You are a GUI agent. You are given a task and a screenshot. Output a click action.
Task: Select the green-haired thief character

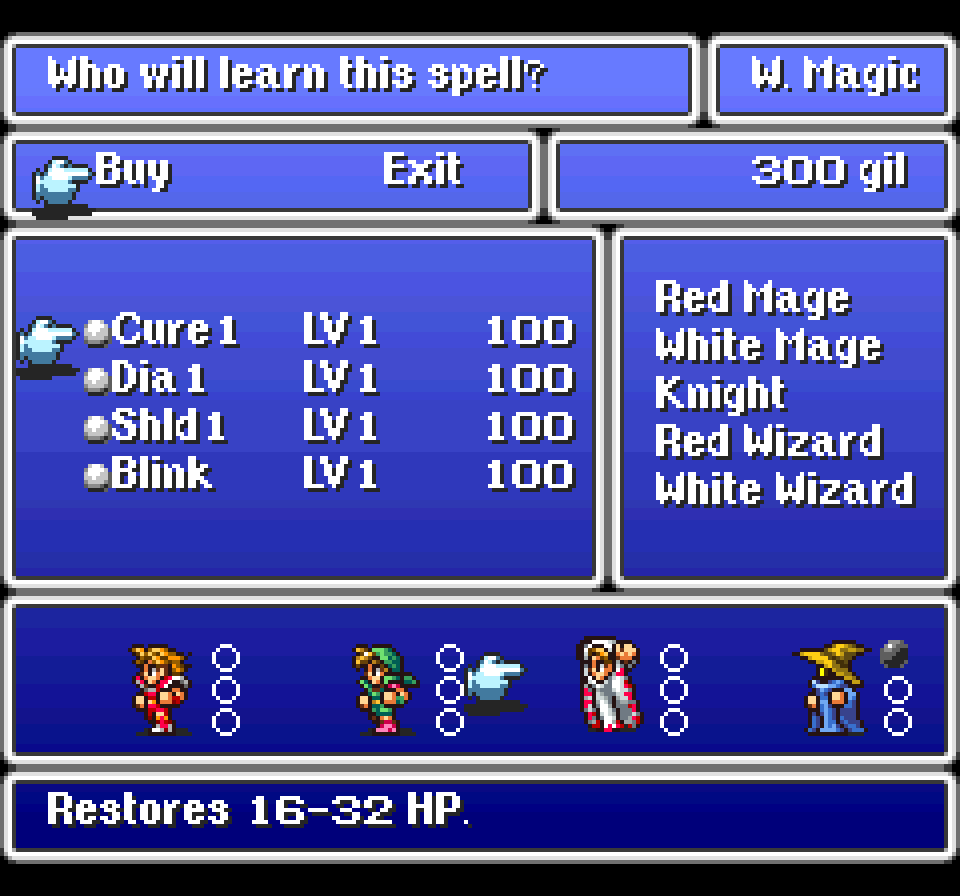(382, 688)
